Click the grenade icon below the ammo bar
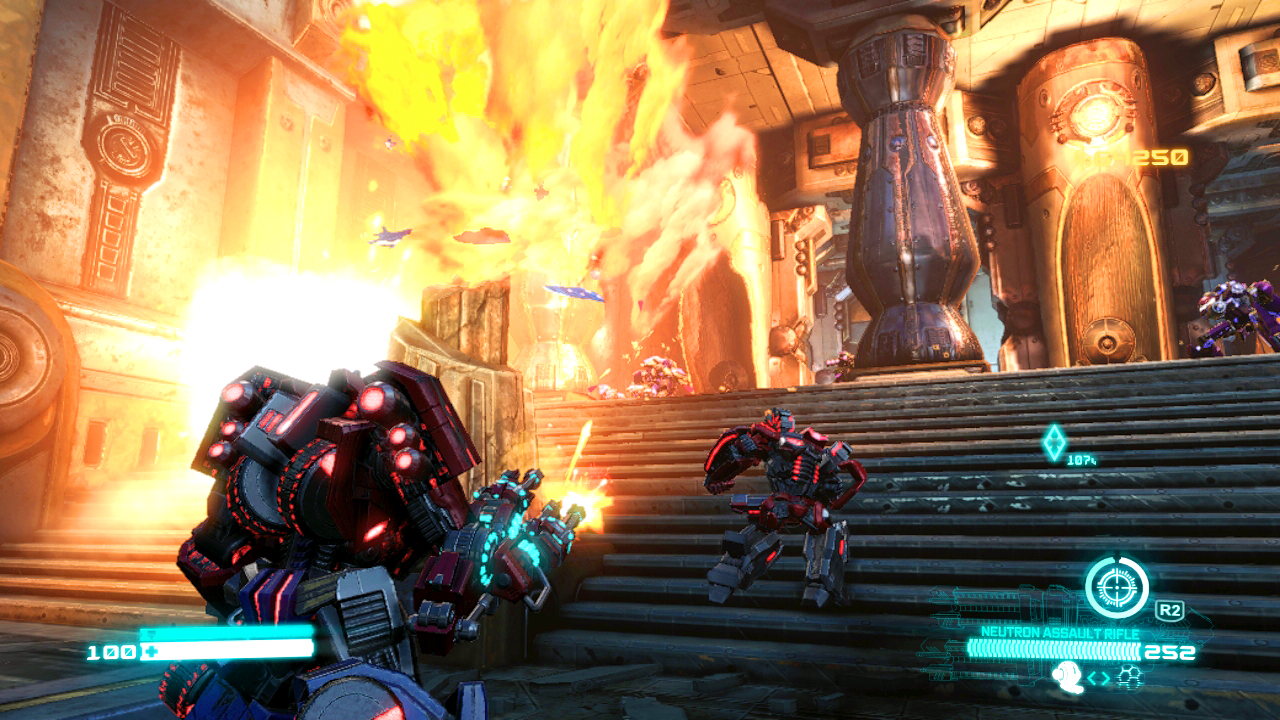Image resolution: width=1280 pixels, height=720 pixels. click(1068, 676)
